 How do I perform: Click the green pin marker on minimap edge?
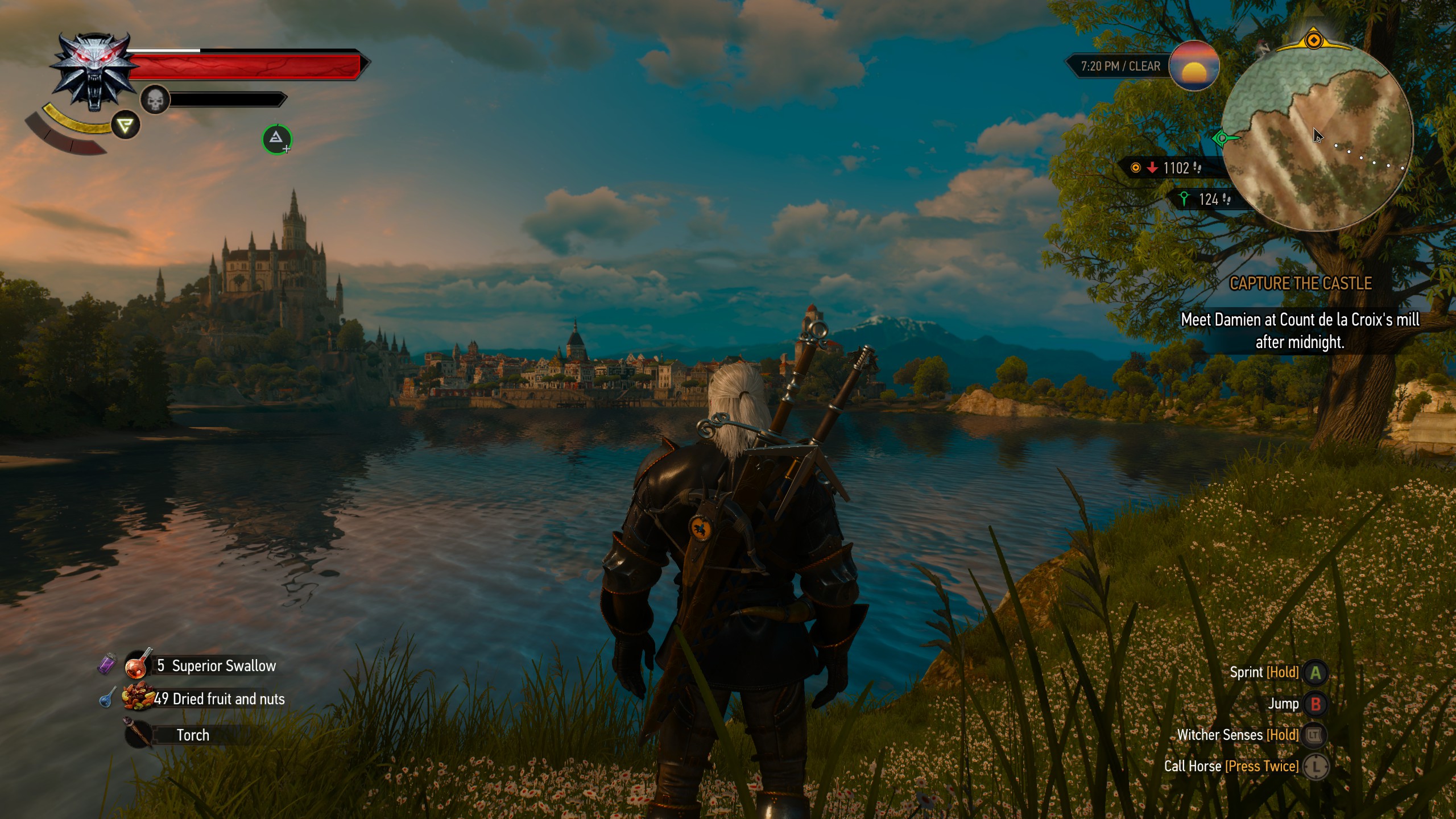click(x=1223, y=138)
